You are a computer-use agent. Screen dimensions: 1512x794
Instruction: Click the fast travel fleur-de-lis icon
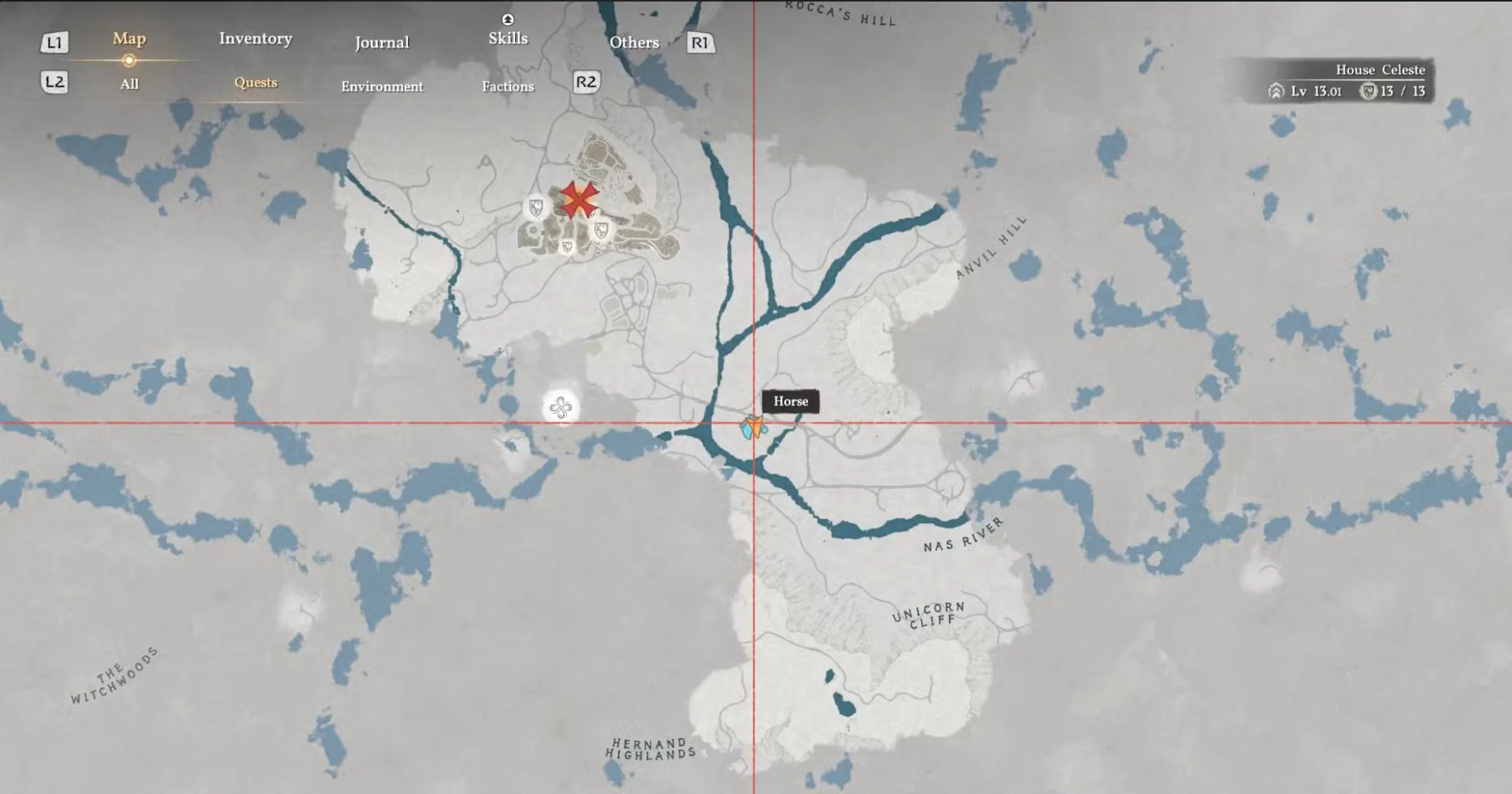coord(559,409)
